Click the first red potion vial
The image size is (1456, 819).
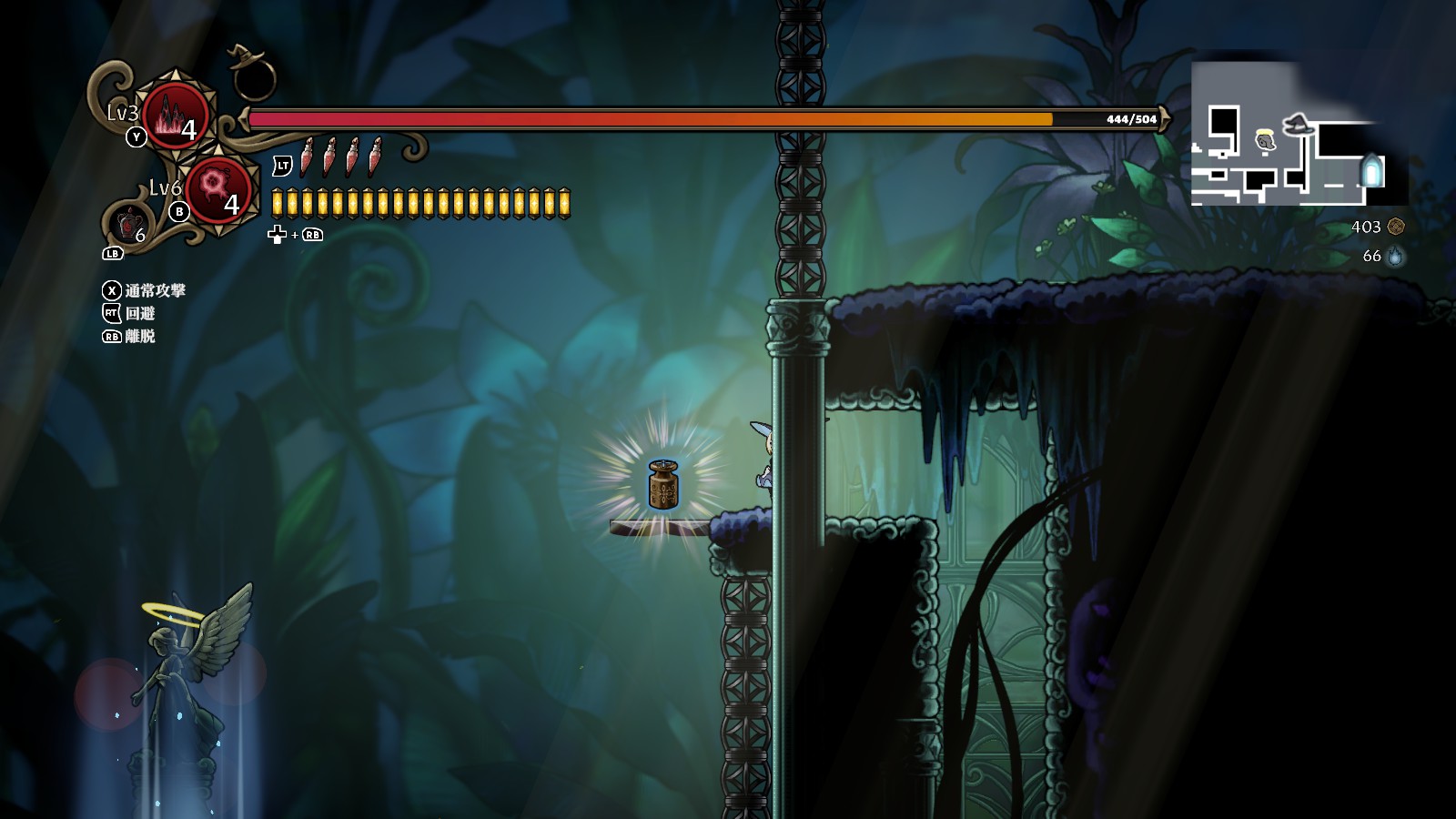[308, 158]
